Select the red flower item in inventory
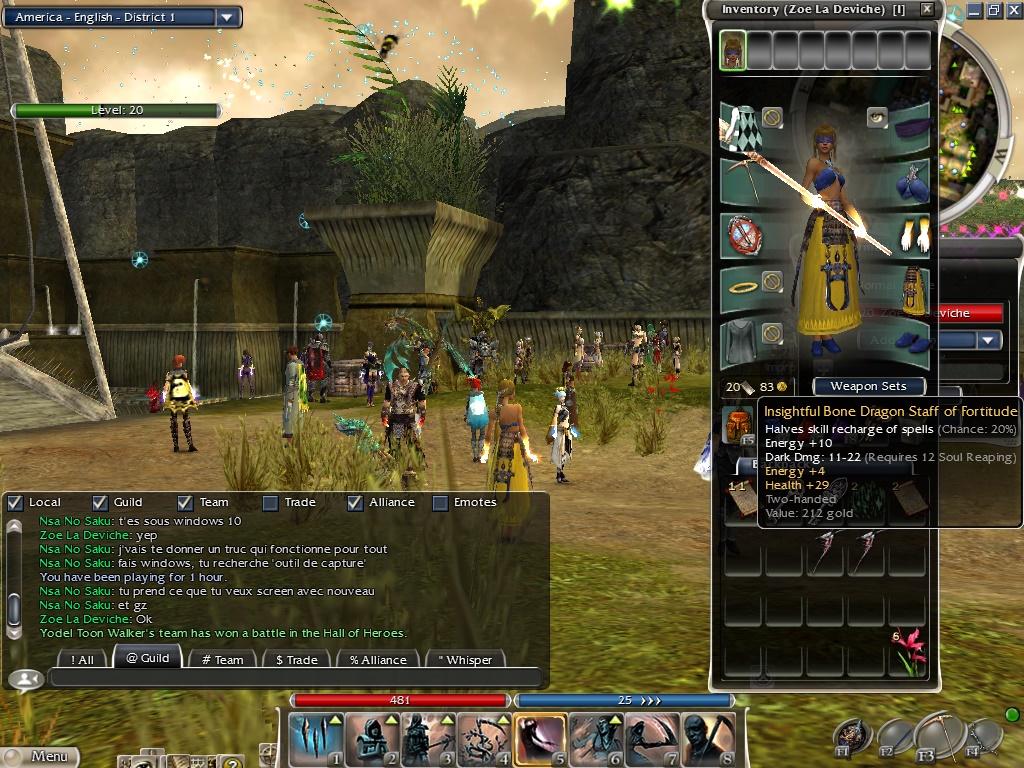The width and height of the screenshot is (1024, 768). point(910,651)
